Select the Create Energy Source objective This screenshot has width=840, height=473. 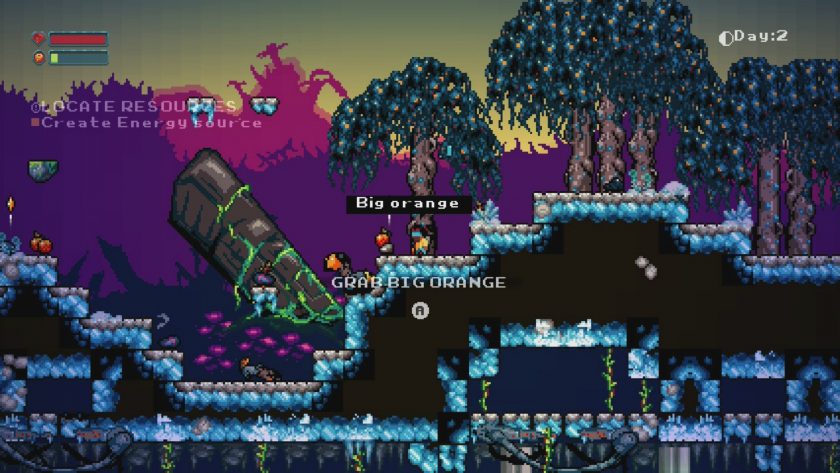150,123
